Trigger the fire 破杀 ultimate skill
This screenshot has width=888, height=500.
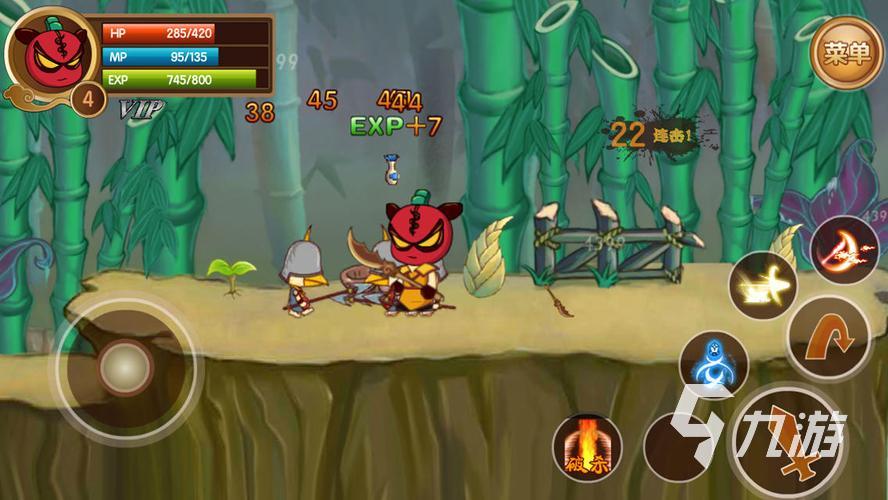587,447
